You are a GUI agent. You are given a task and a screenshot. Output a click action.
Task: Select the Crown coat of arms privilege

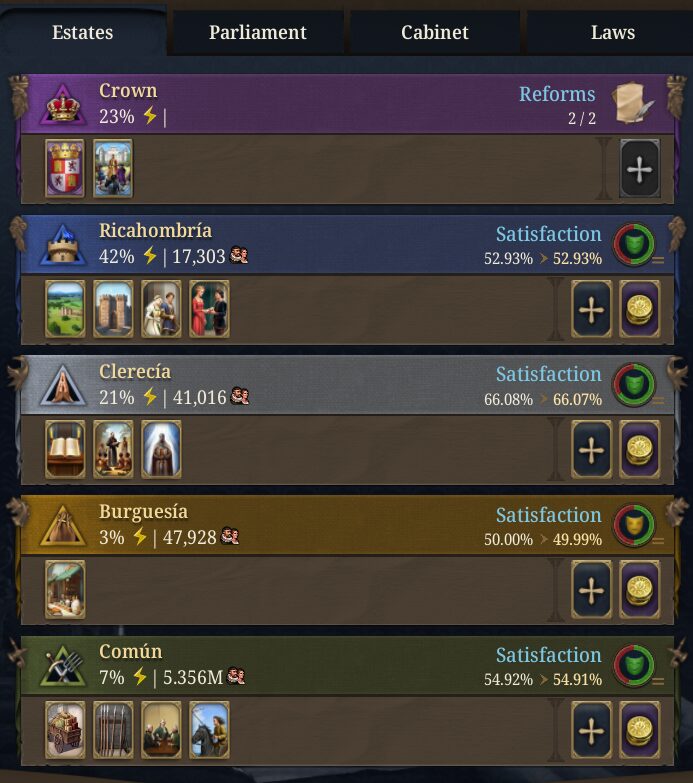[65, 169]
